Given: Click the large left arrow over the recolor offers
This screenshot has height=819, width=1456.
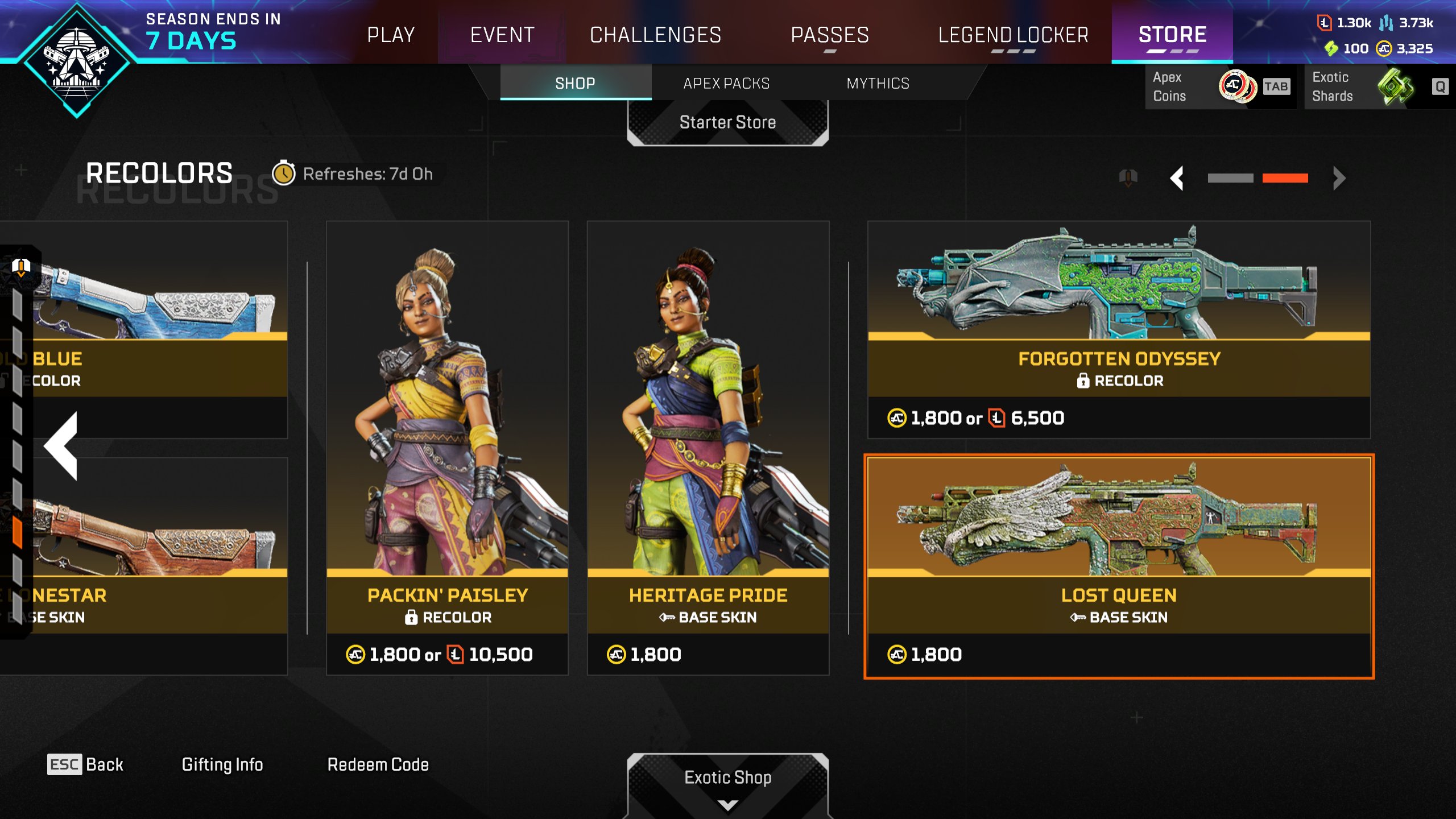Looking at the screenshot, I should coord(62,445).
